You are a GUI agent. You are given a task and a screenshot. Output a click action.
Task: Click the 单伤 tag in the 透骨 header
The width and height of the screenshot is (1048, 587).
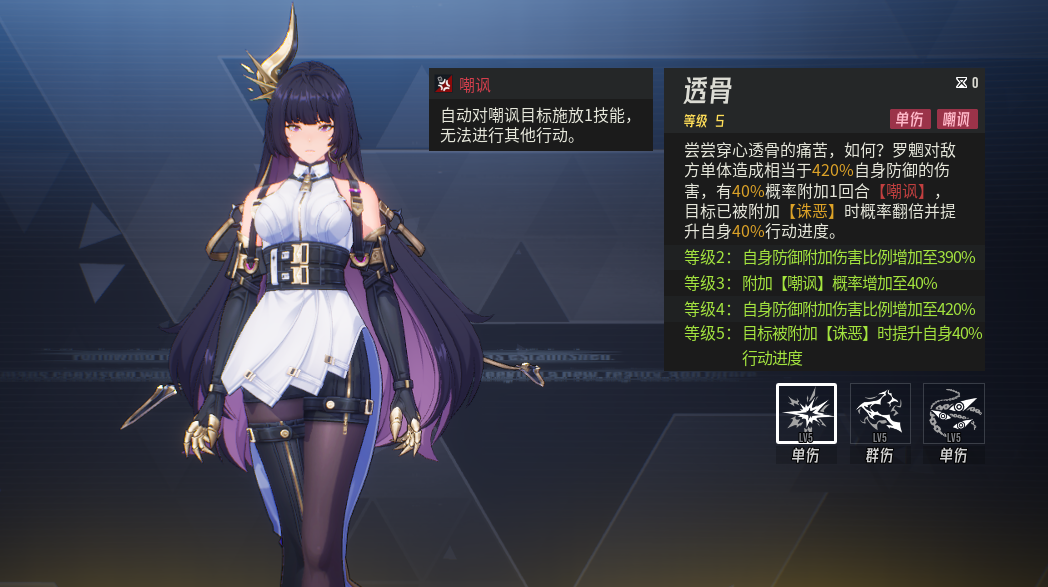[909, 120]
